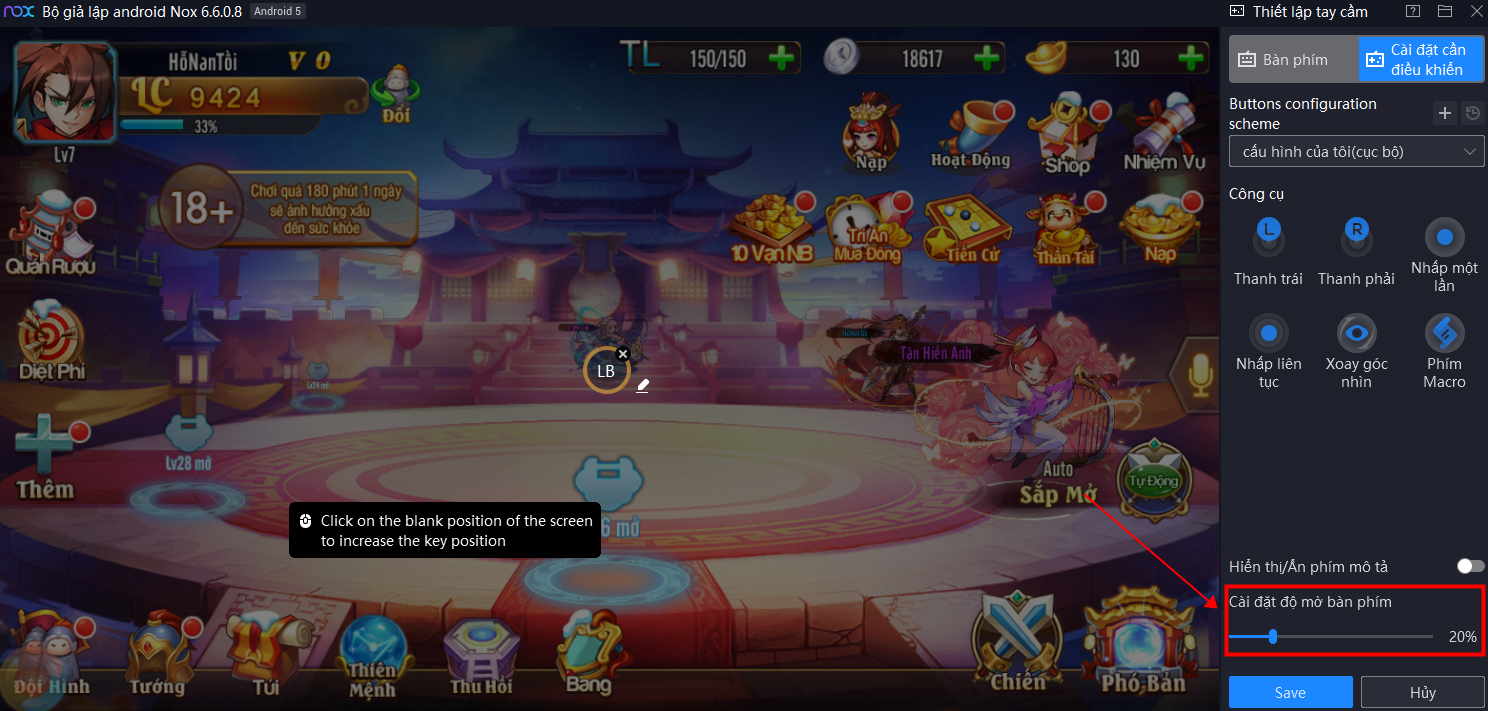1488x711 pixels.
Task: Open the Nhiệm Vụ quest menu
Action: (1163, 133)
